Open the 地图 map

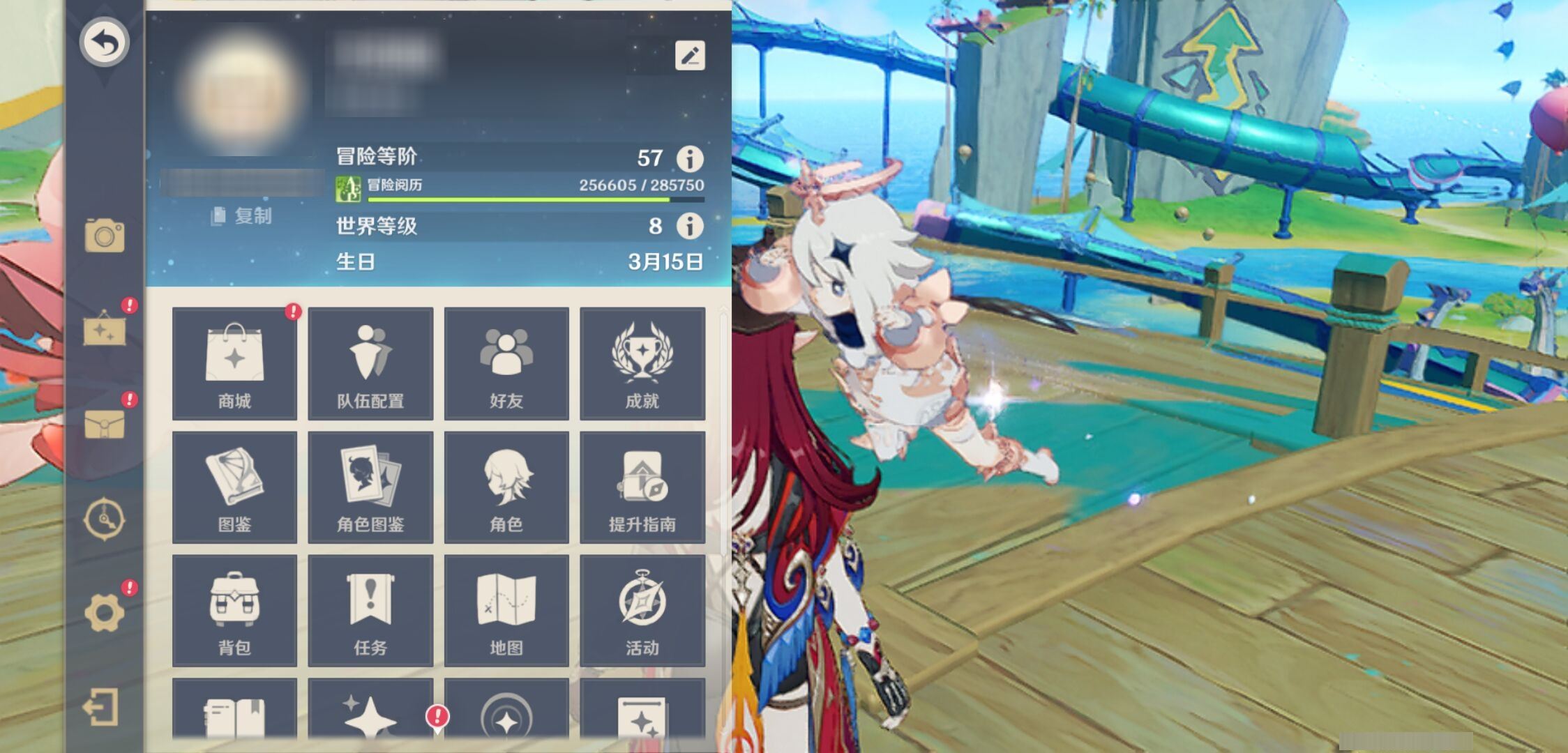click(x=506, y=610)
